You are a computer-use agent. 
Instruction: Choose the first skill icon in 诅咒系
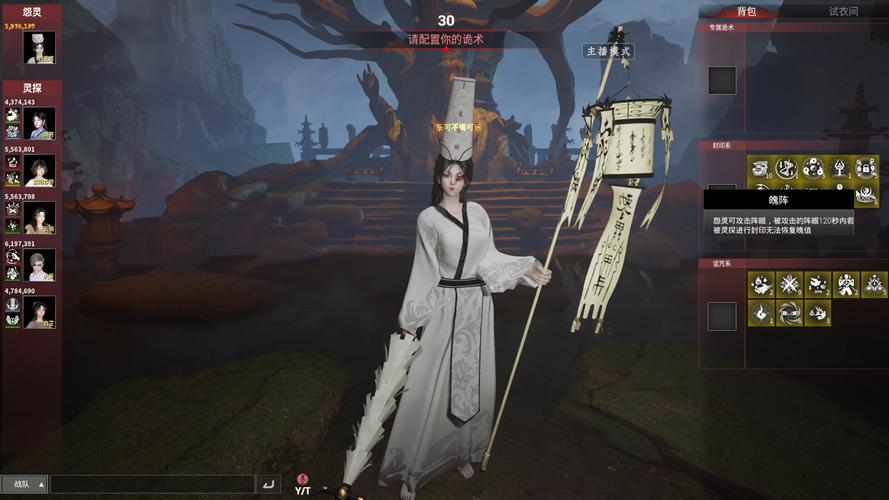pos(761,285)
